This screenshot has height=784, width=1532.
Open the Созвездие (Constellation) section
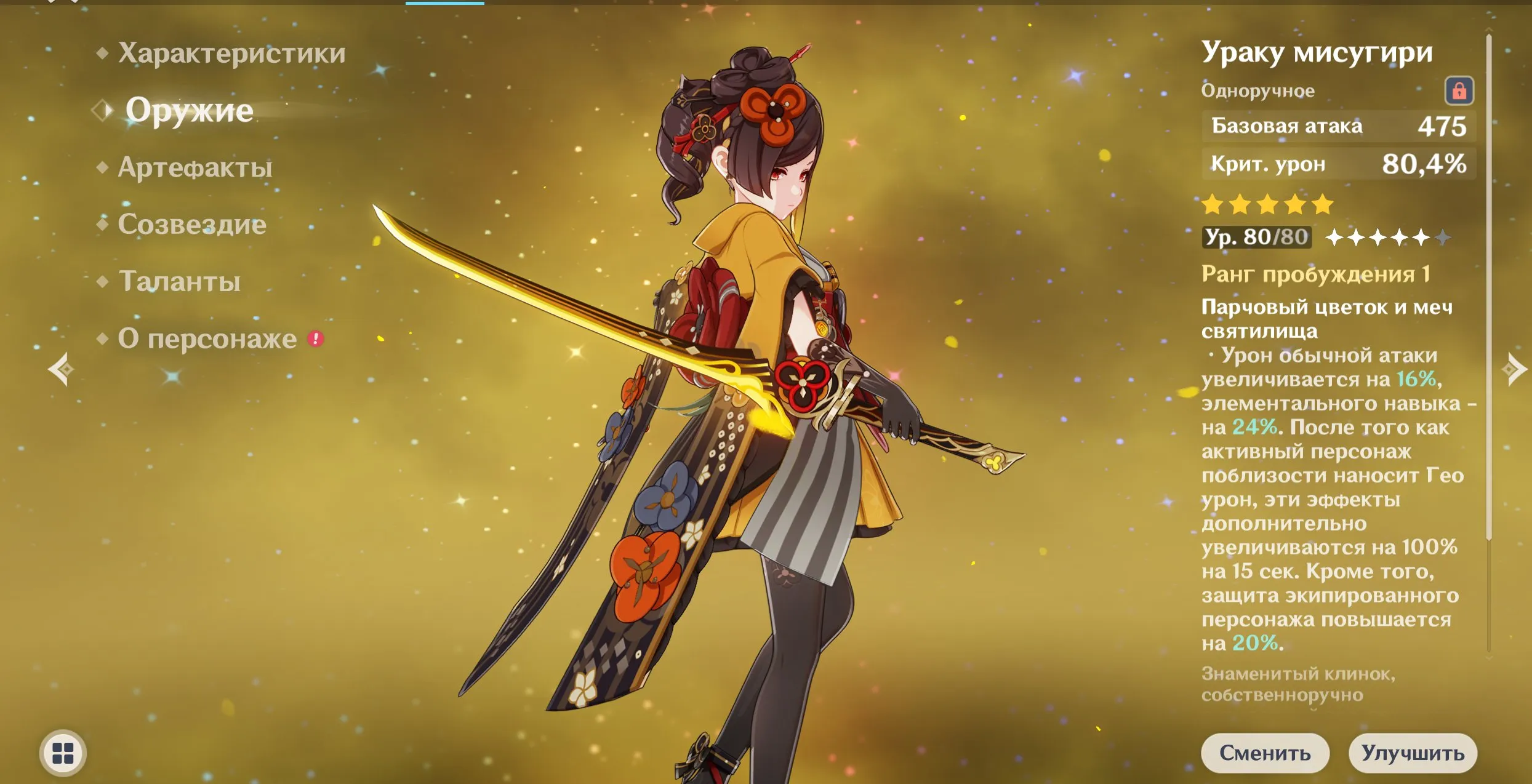pyautogui.click(x=194, y=225)
